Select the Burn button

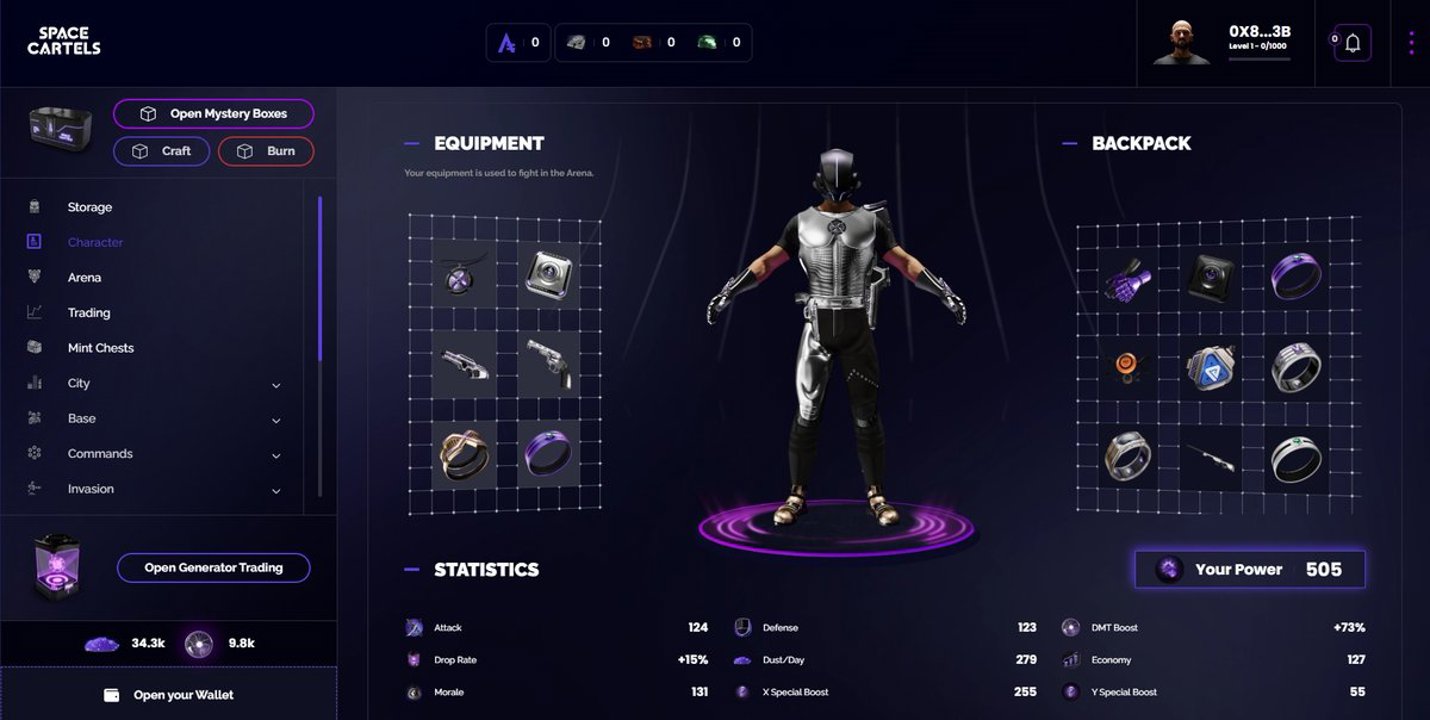266,151
